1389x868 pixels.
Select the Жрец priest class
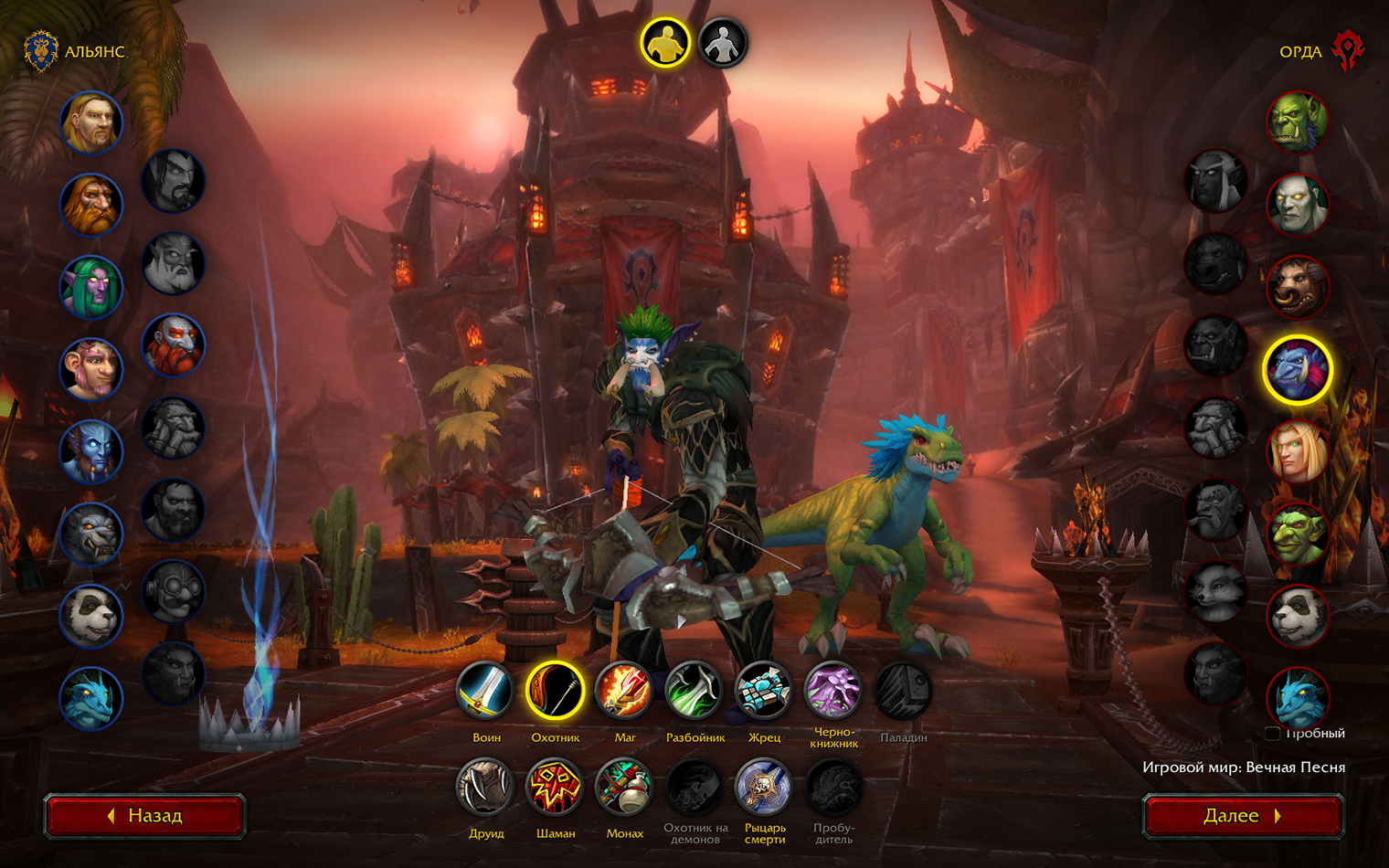(763, 692)
